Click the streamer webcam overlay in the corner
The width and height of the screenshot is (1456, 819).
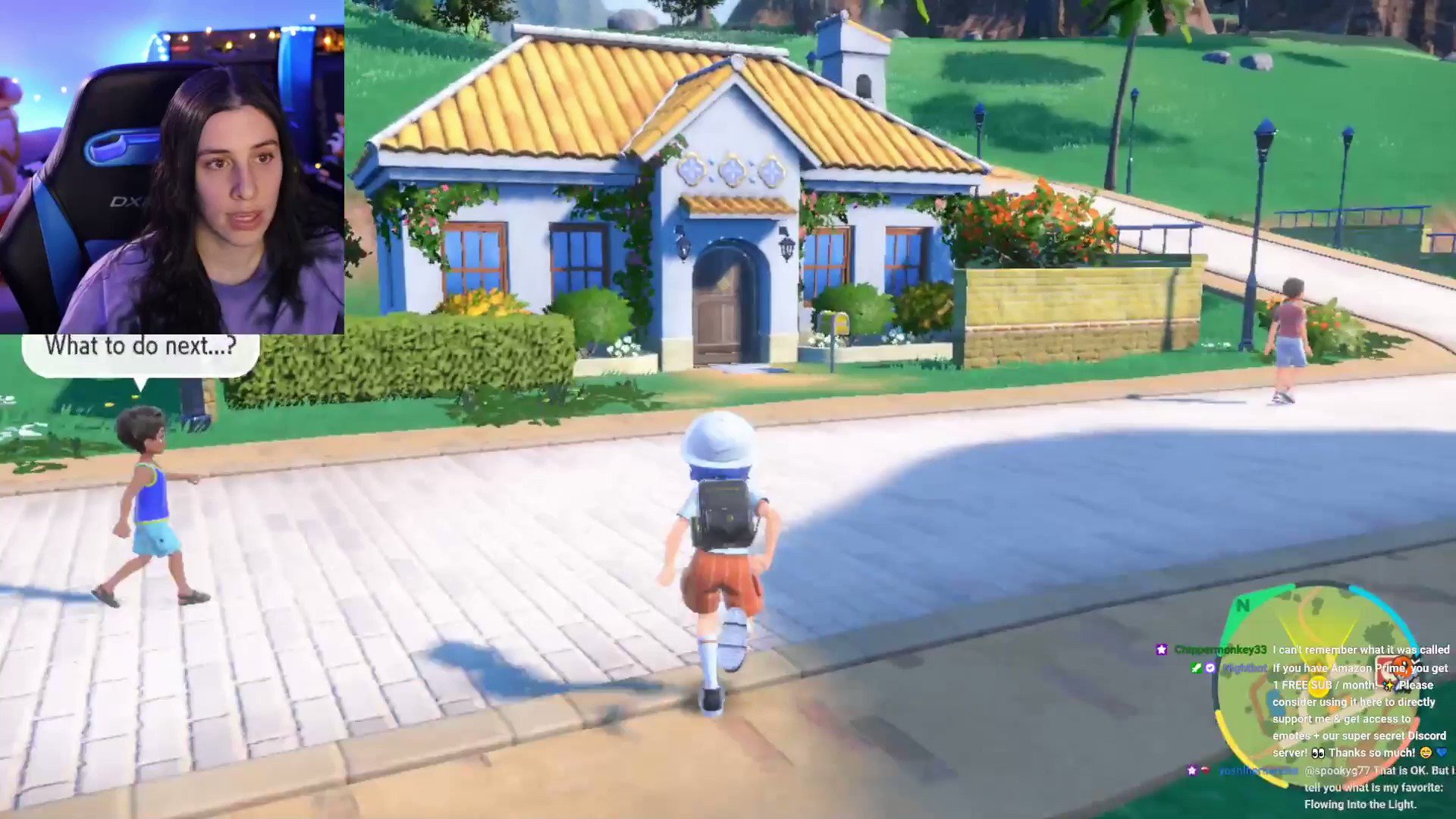[174, 167]
